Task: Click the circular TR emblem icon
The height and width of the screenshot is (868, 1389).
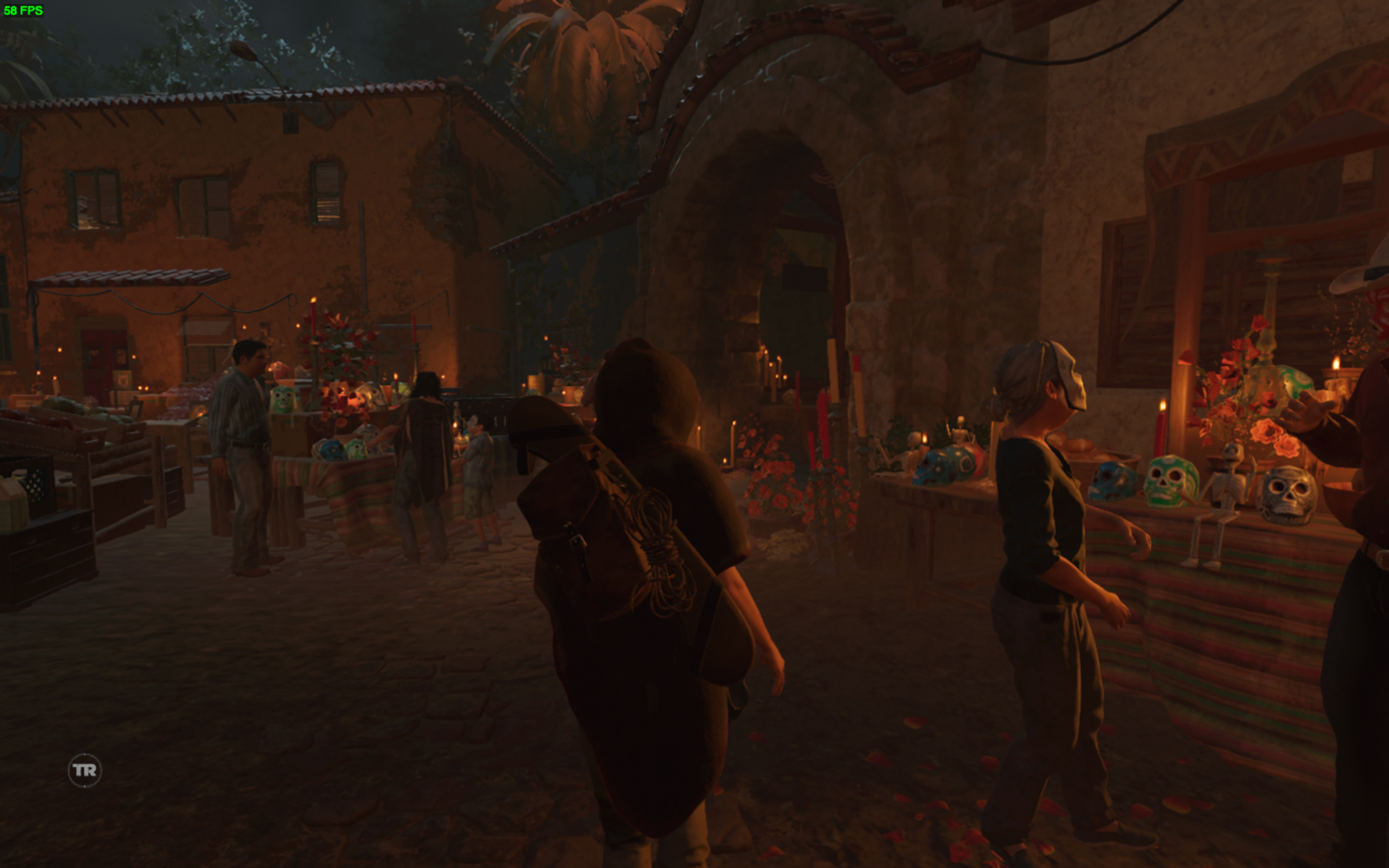Action: tap(85, 770)
